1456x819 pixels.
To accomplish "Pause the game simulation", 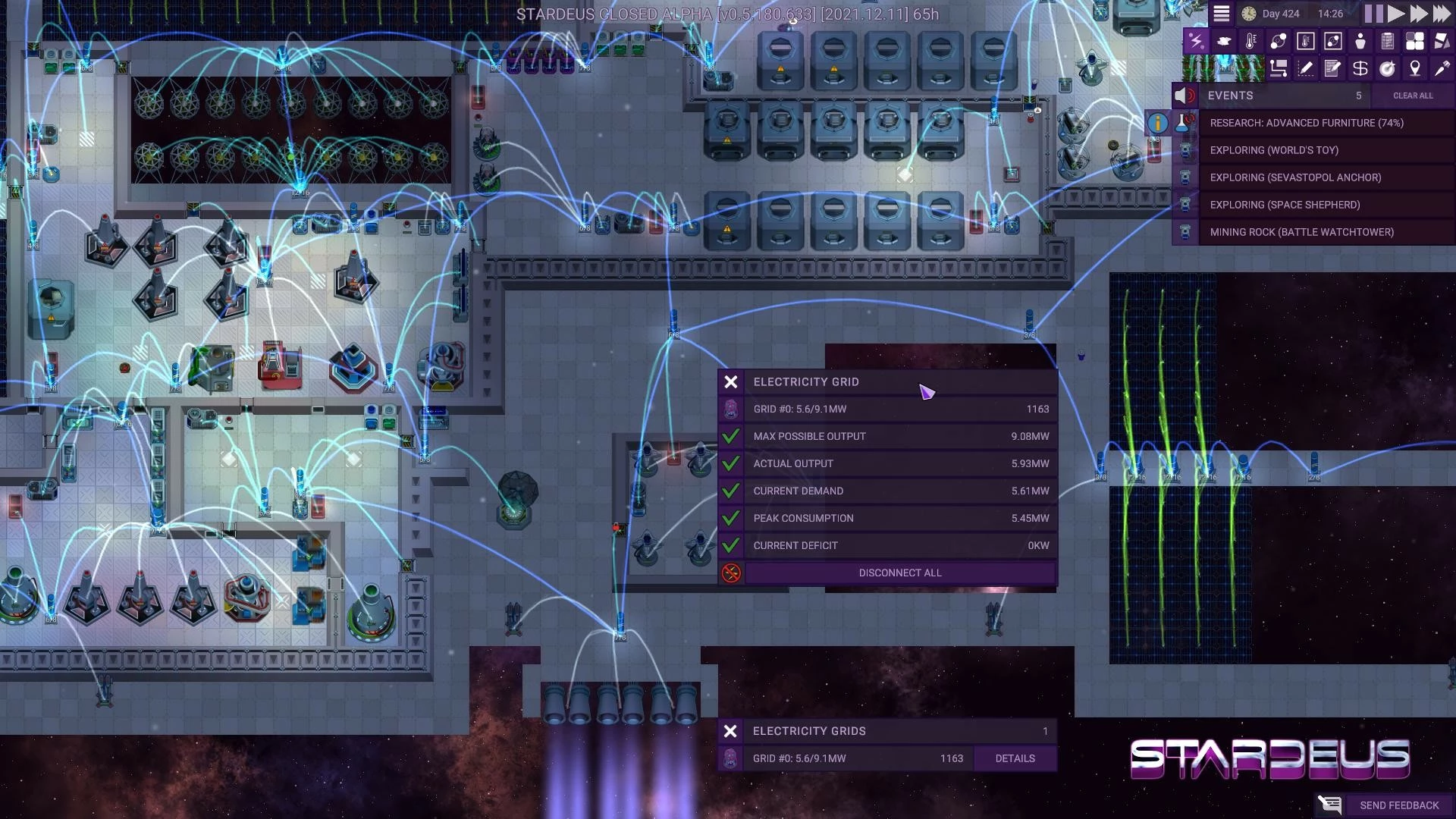I will pyautogui.click(x=1373, y=14).
